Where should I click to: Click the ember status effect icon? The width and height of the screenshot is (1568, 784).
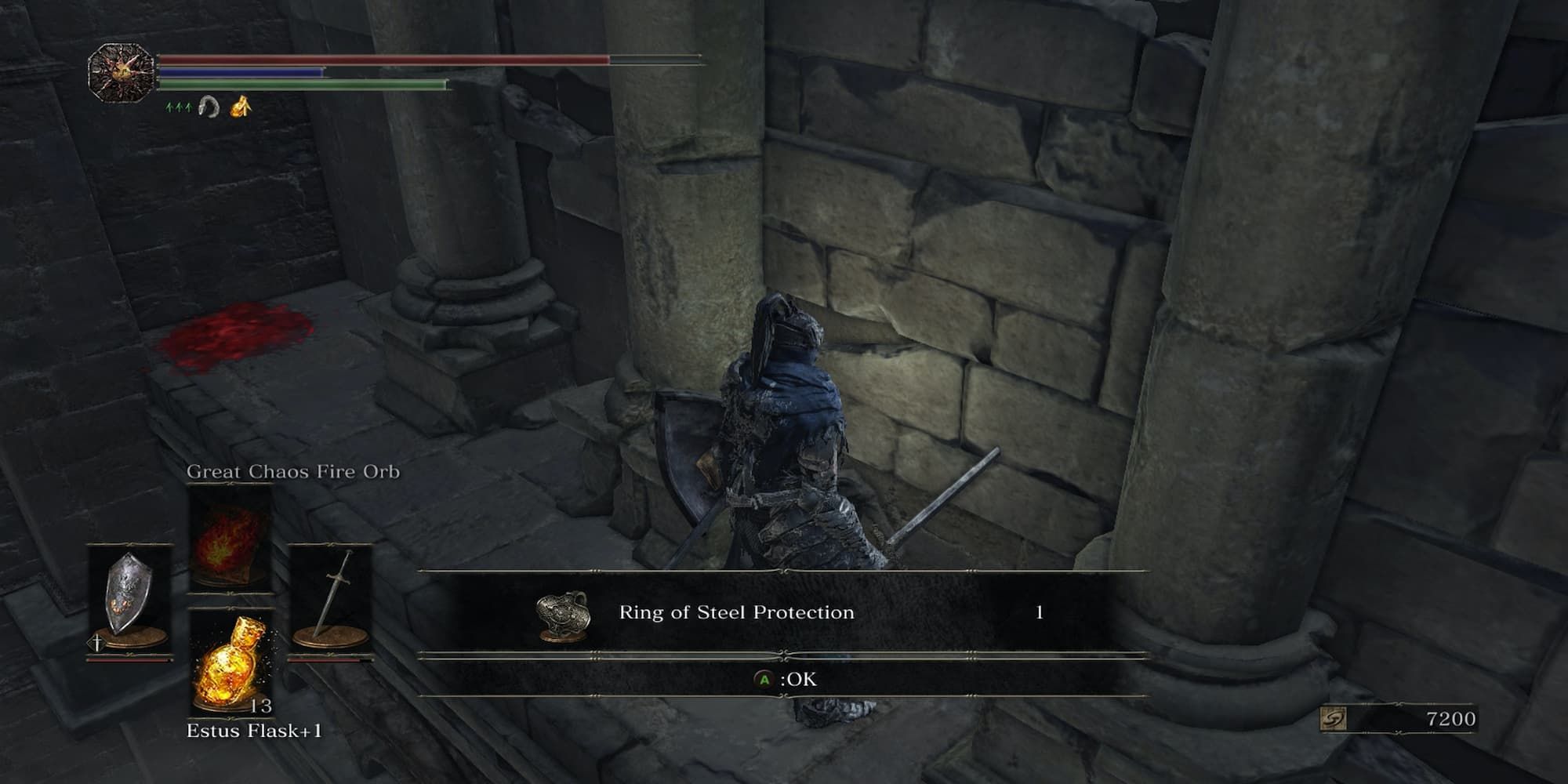[241, 105]
